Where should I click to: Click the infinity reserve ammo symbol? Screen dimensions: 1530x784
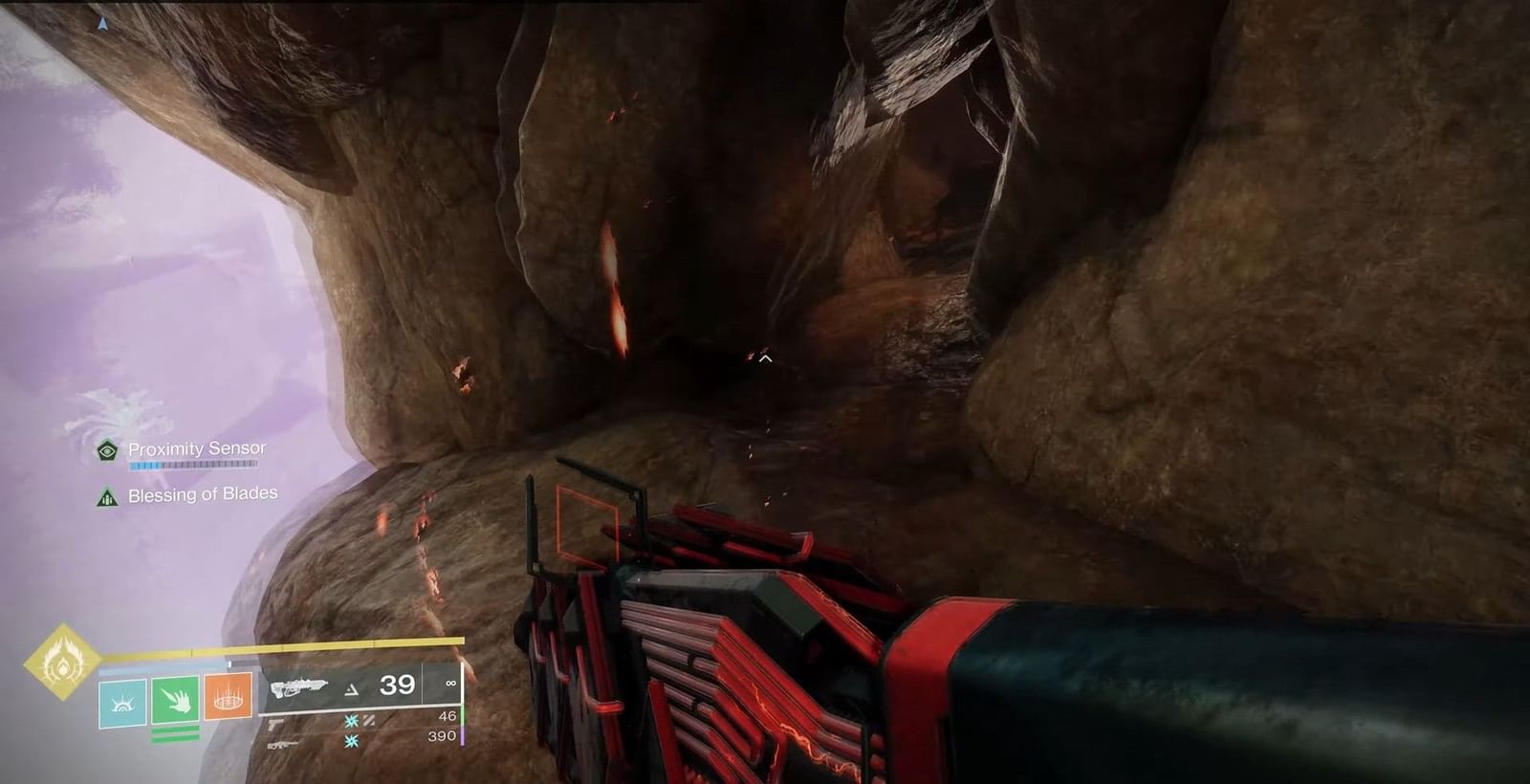pos(451,683)
